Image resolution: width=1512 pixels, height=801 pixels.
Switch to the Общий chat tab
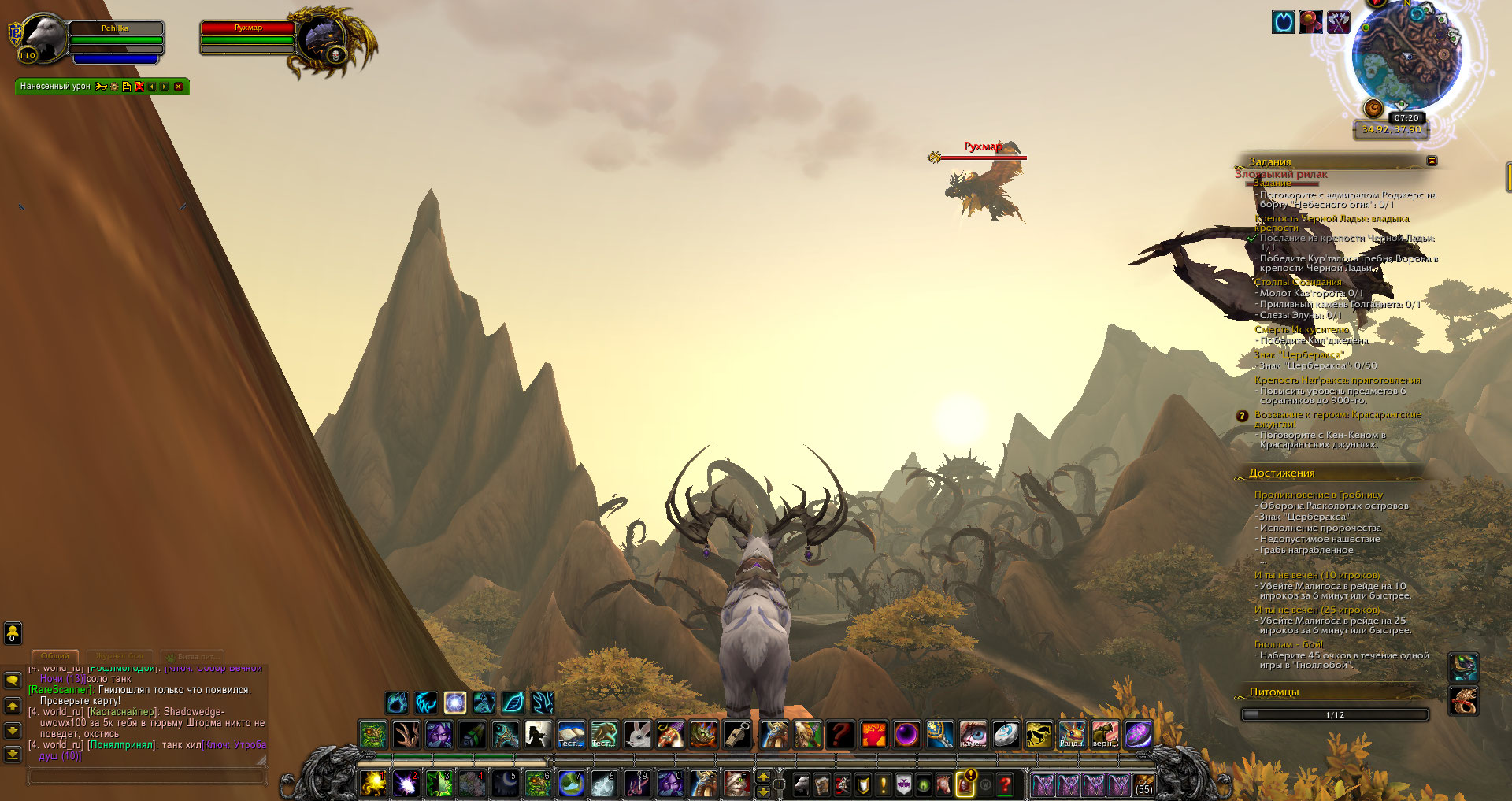pos(54,655)
